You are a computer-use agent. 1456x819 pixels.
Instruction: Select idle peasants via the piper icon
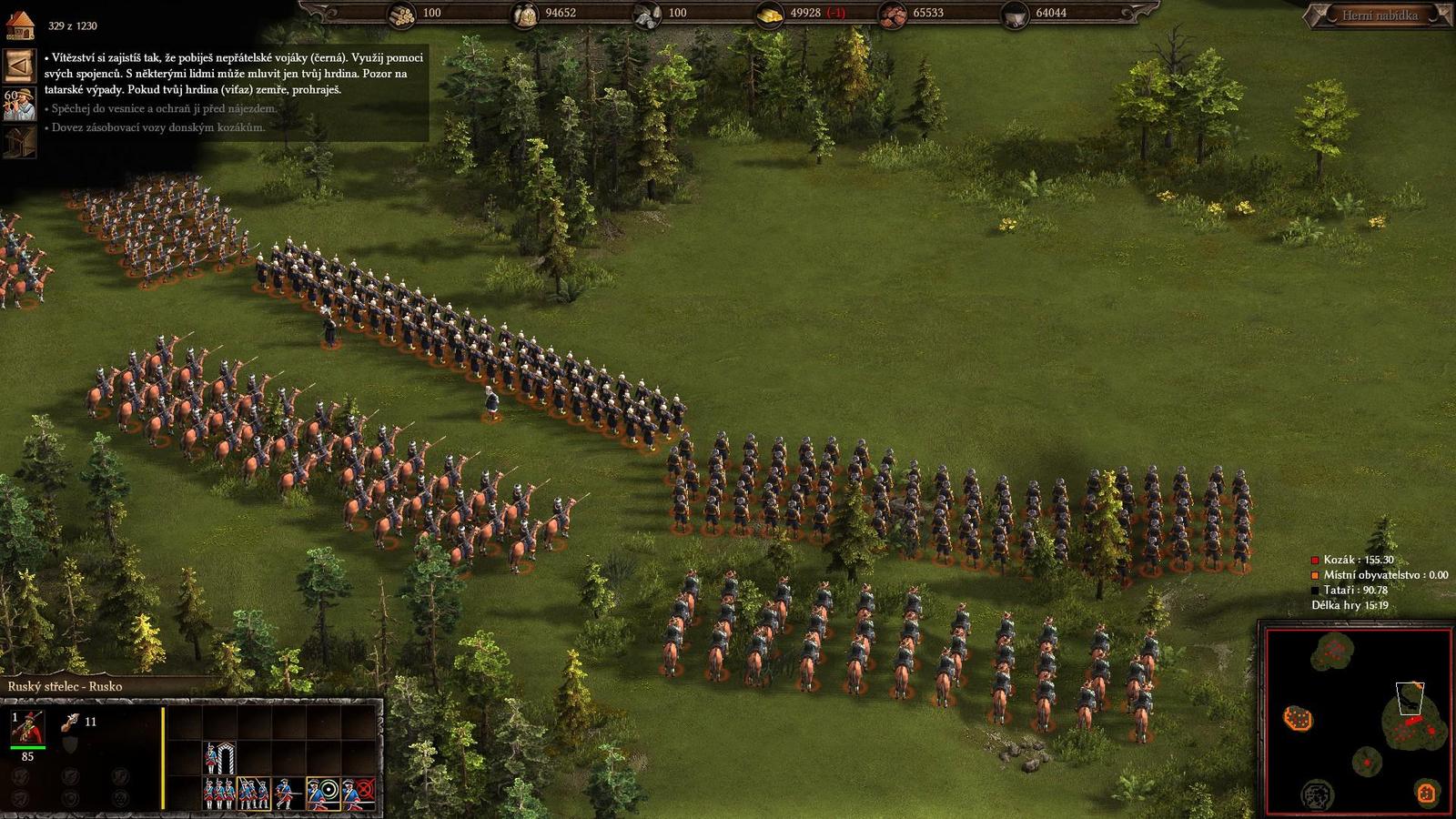point(19,104)
